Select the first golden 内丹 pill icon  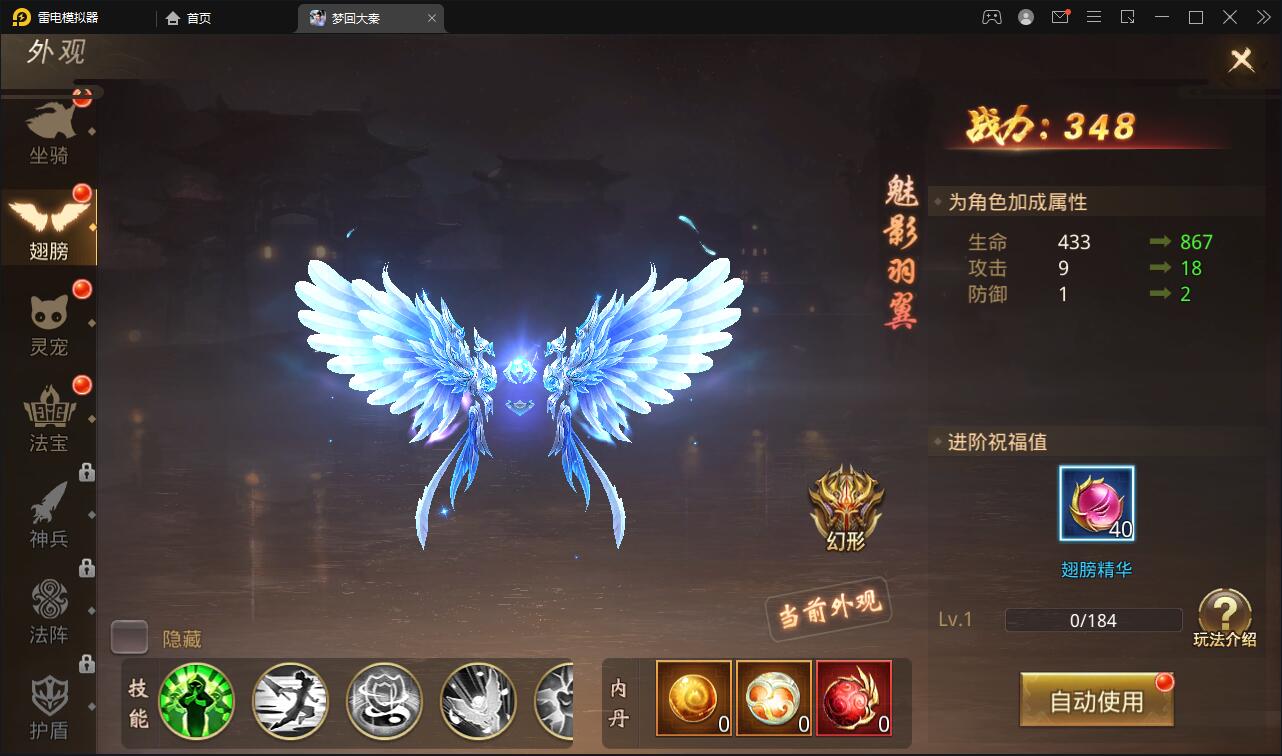(x=694, y=698)
